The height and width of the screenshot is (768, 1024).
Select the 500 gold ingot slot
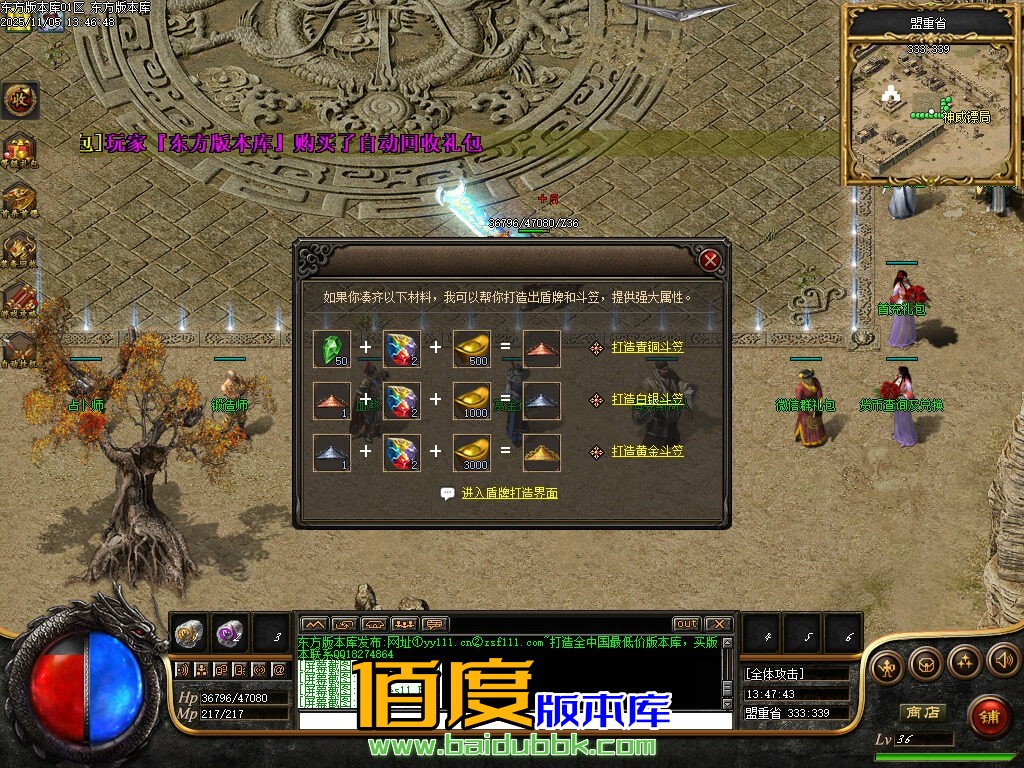click(472, 348)
